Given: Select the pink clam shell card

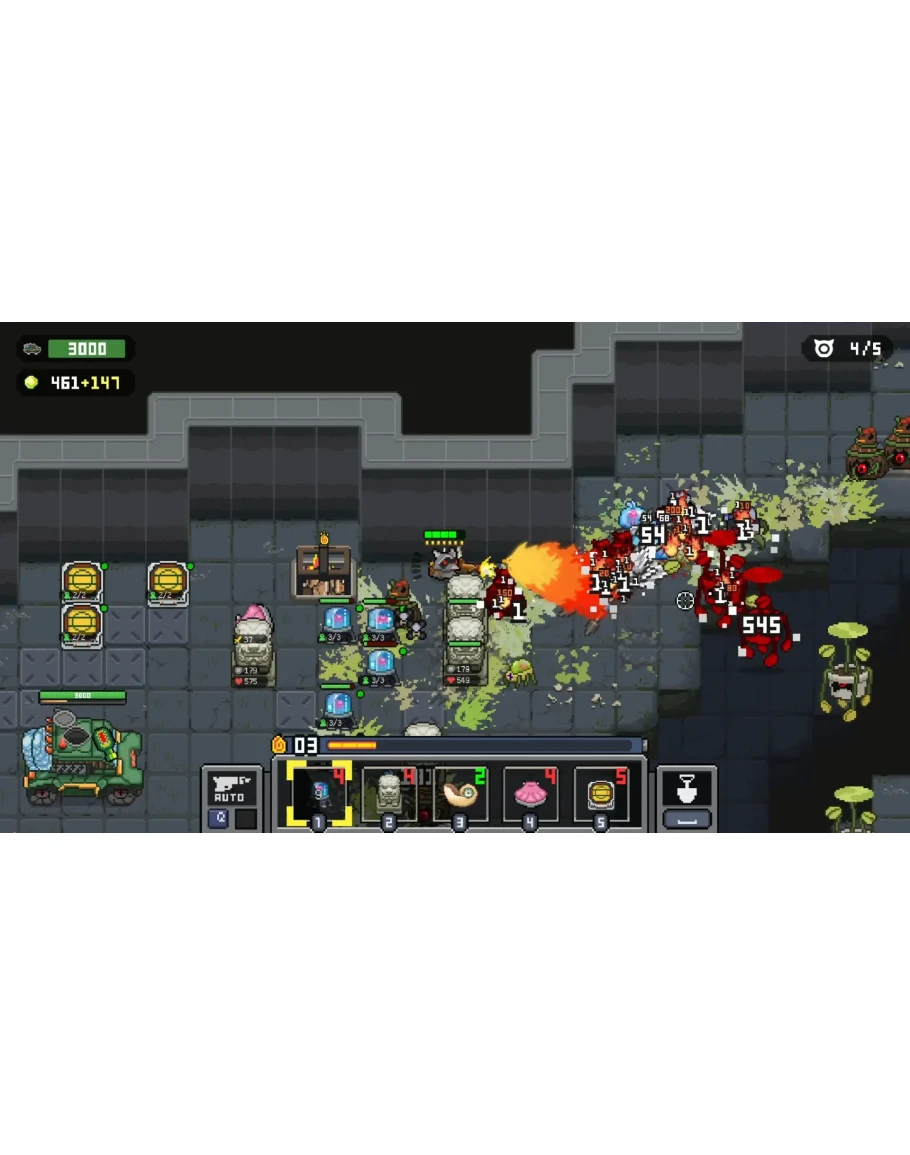Looking at the screenshot, I should 530,794.
